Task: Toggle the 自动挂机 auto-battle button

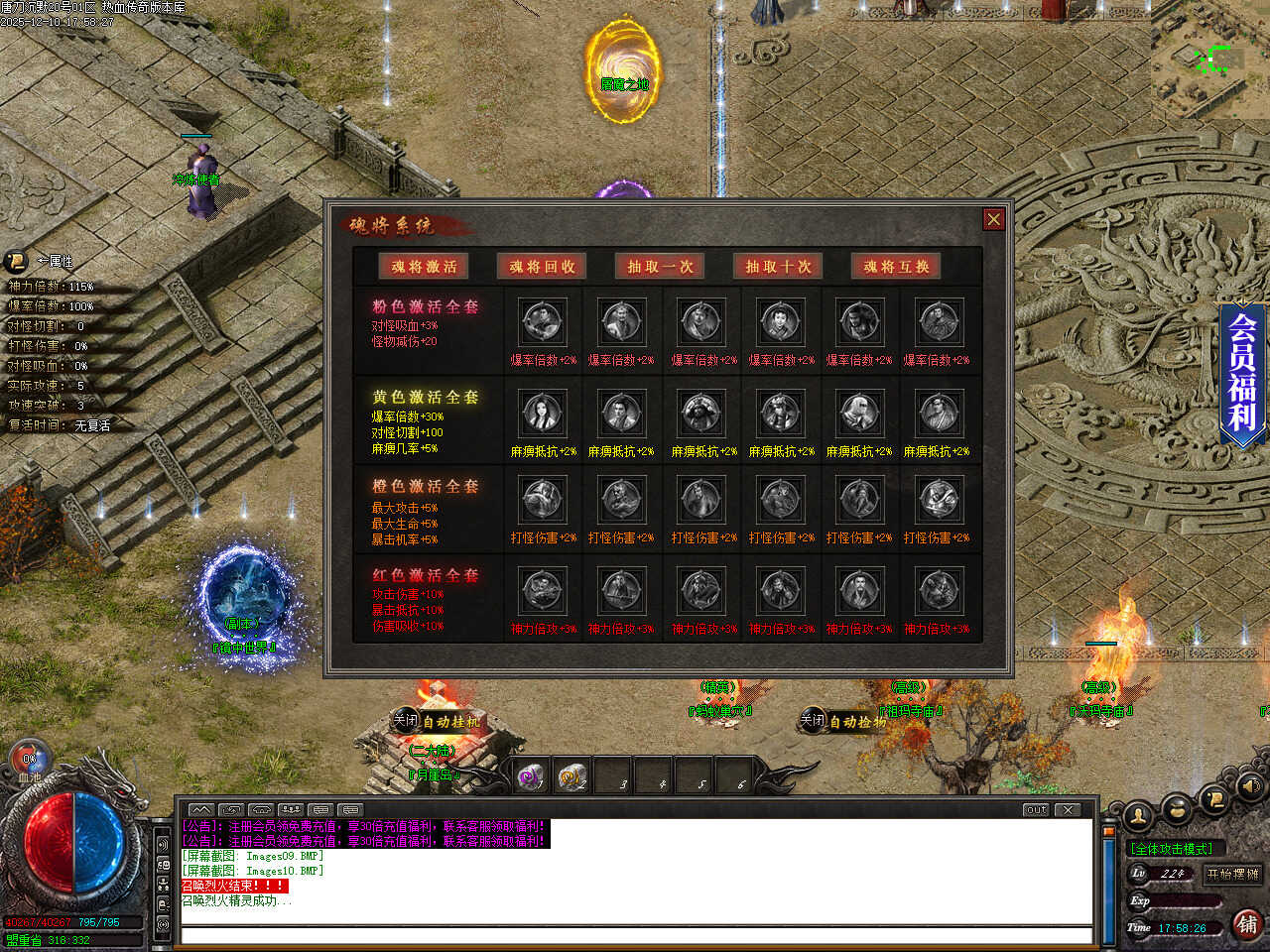Action: coord(436,721)
